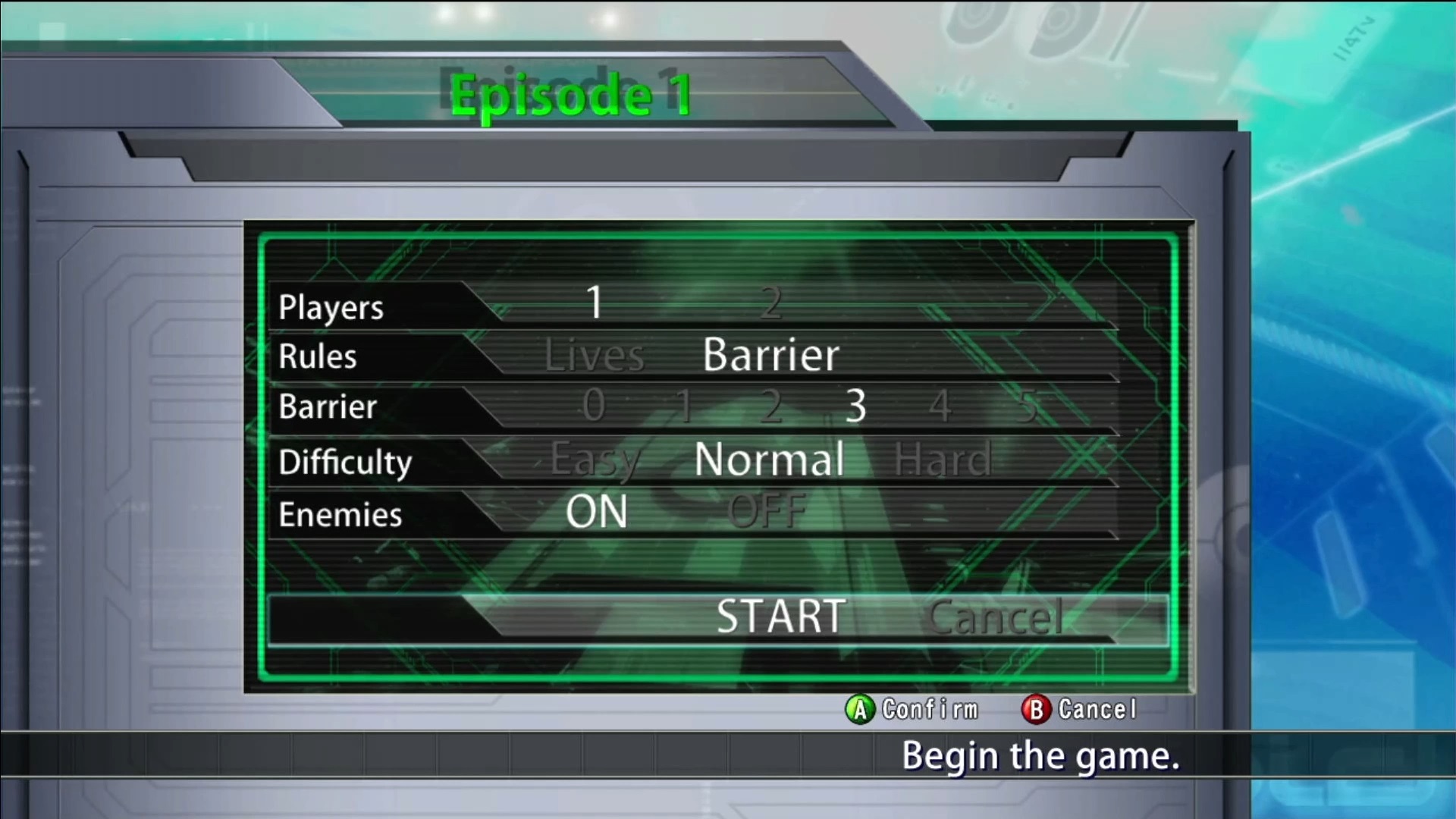Set Barrier count to 5

click(x=1027, y=406)
